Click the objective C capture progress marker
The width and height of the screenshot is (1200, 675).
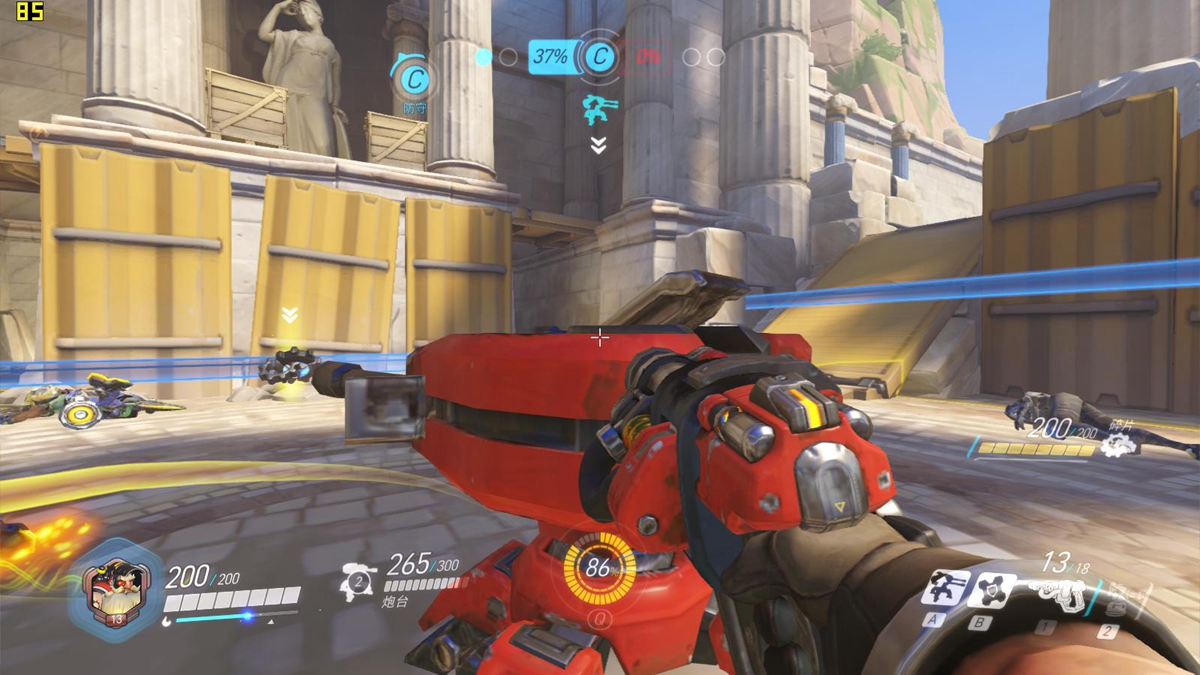pyautogui.click(x=599, y=57)
